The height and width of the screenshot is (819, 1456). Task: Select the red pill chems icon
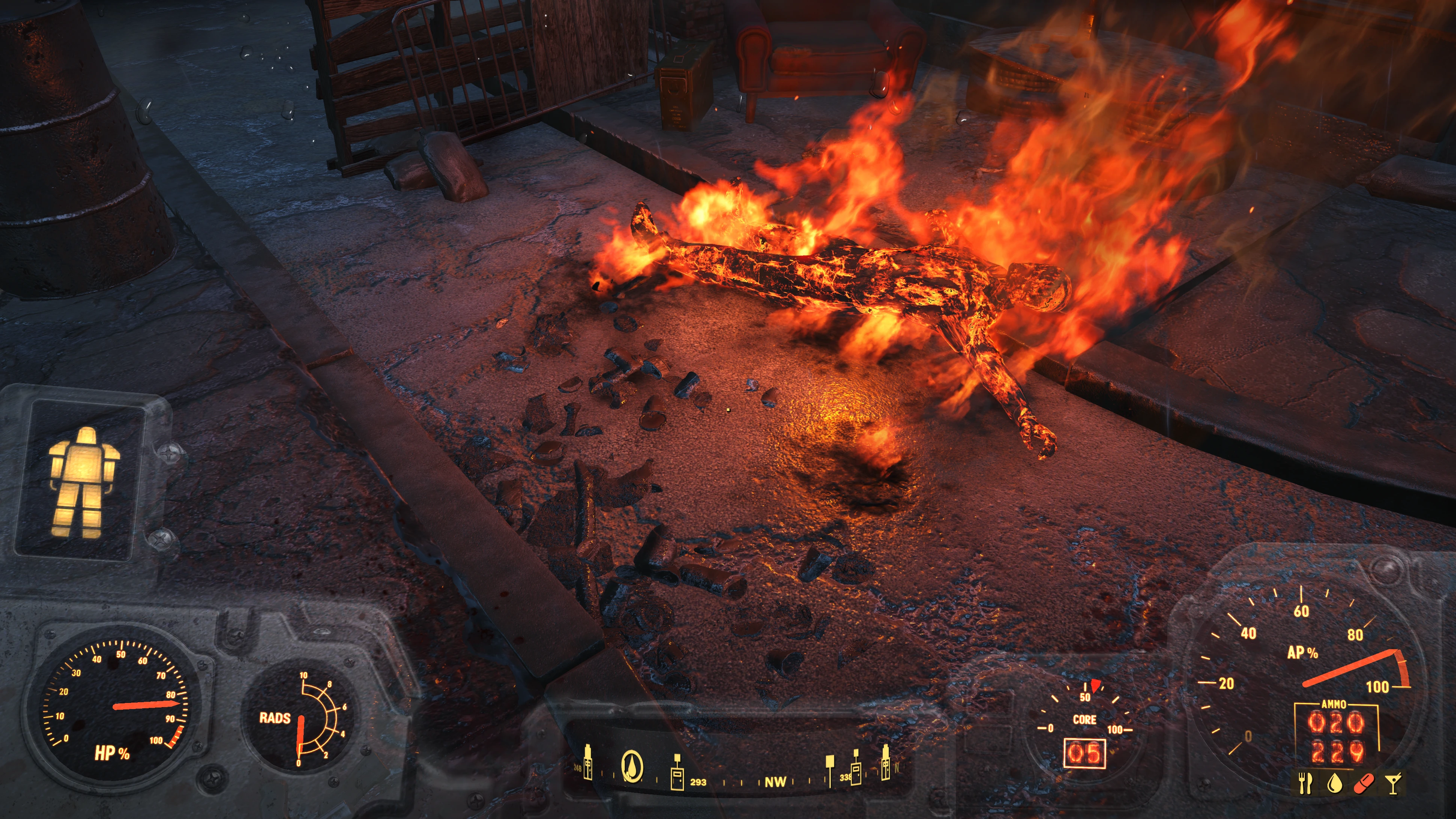point(1364,783)
